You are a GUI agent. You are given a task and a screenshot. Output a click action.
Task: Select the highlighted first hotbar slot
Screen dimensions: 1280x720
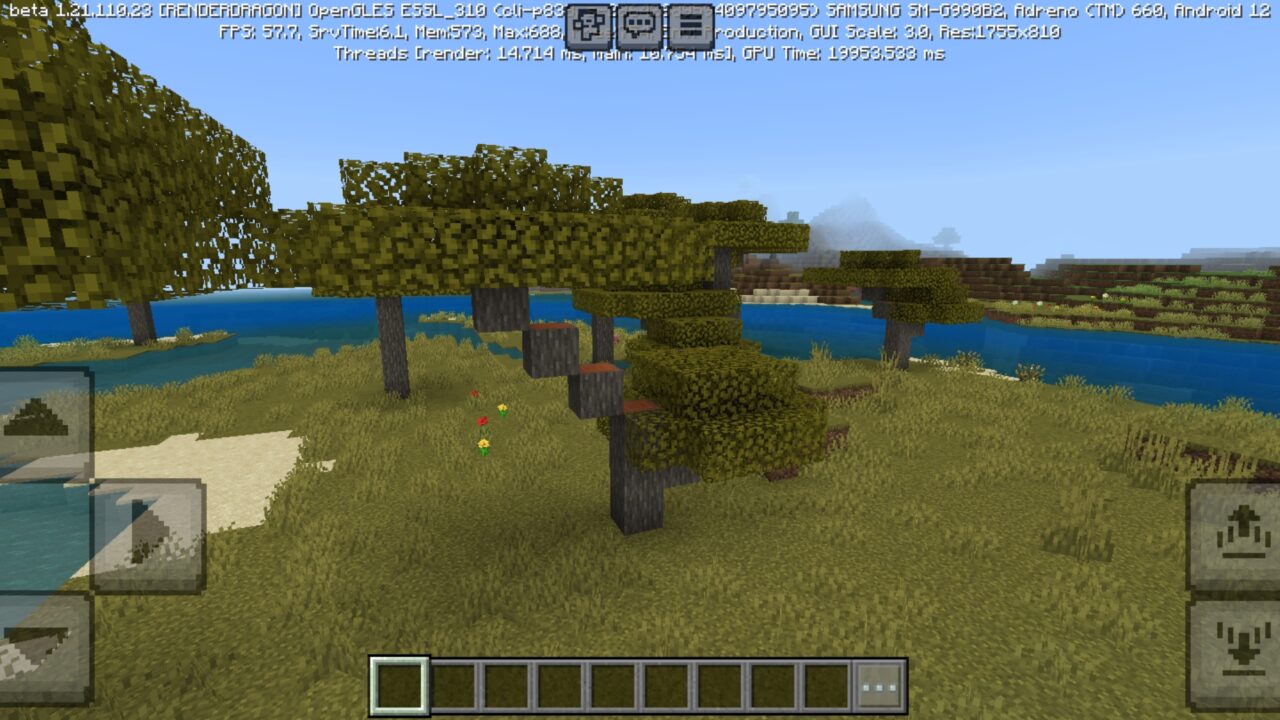pyautogui.click(x=400, y=687)
